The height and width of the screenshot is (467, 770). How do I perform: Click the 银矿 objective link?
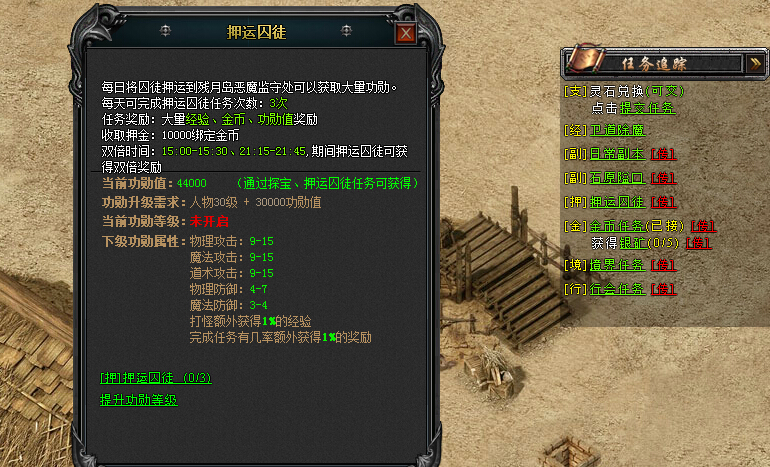click(632, 242)
